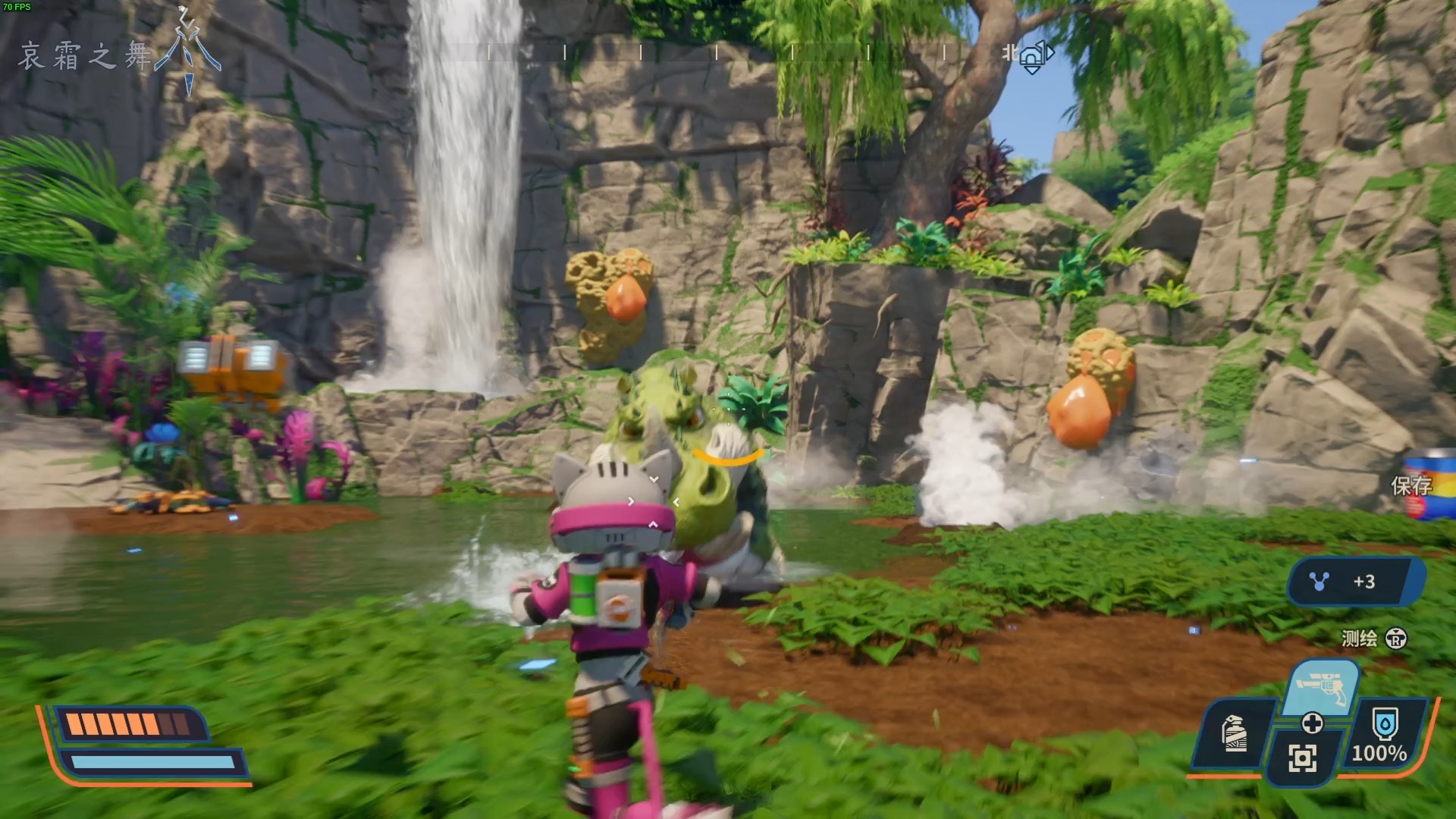Open the +3 molecule pickup notification

pos(1353,582)
